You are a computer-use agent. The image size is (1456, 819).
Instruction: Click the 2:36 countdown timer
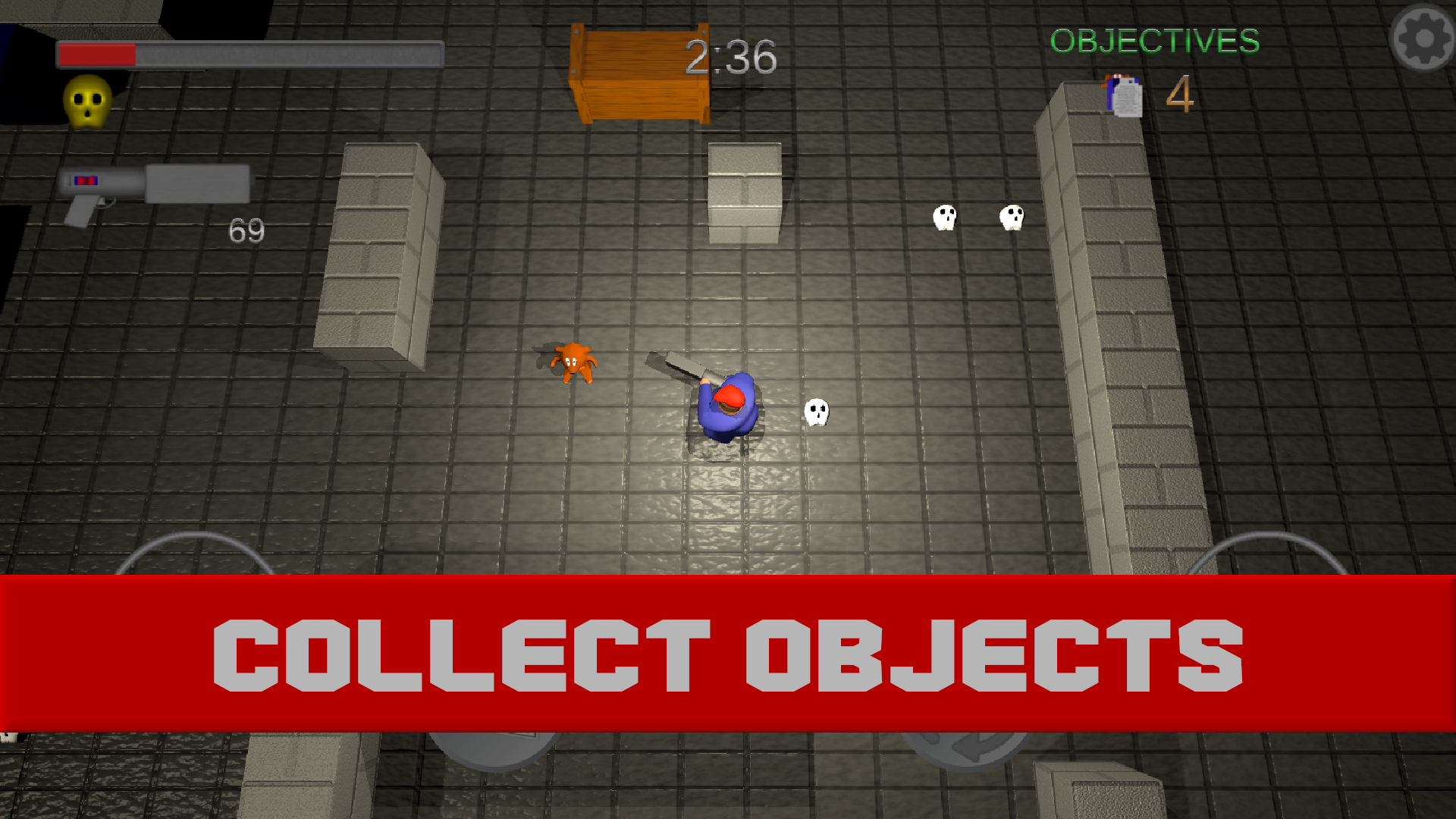[x=730, y=58]
